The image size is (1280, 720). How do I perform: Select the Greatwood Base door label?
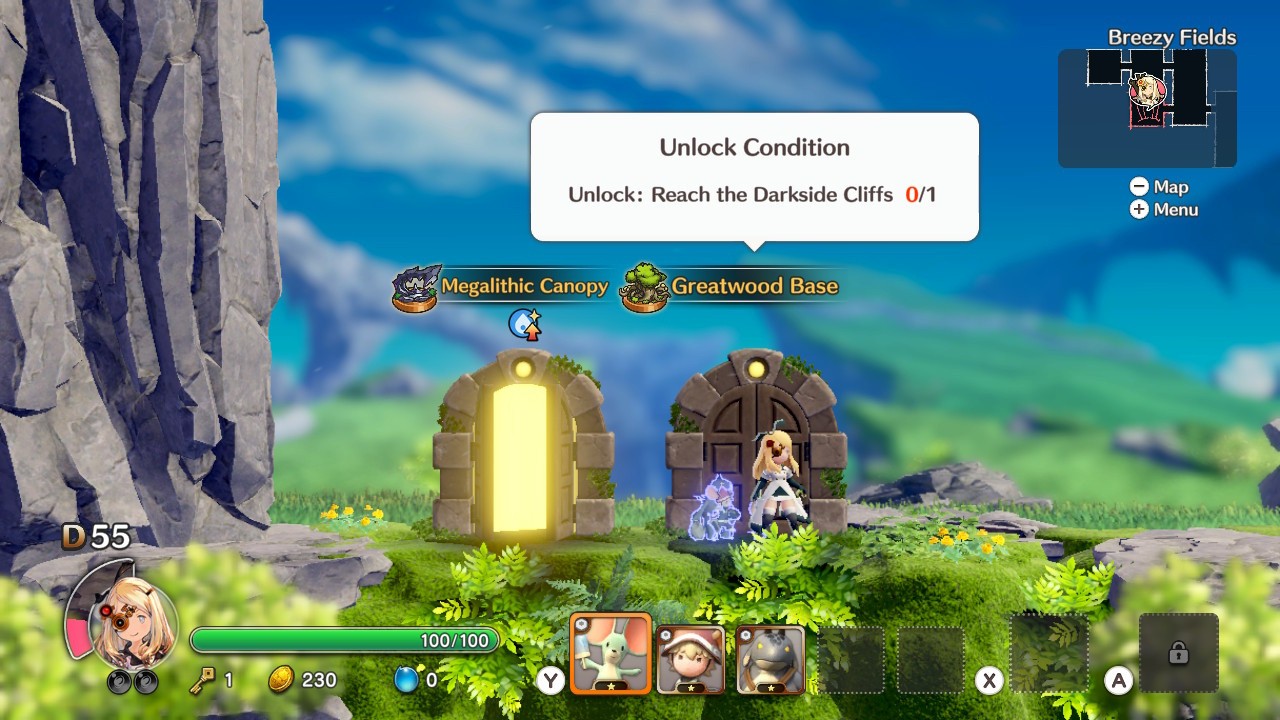pyautogui.click(x=754, y=286)
